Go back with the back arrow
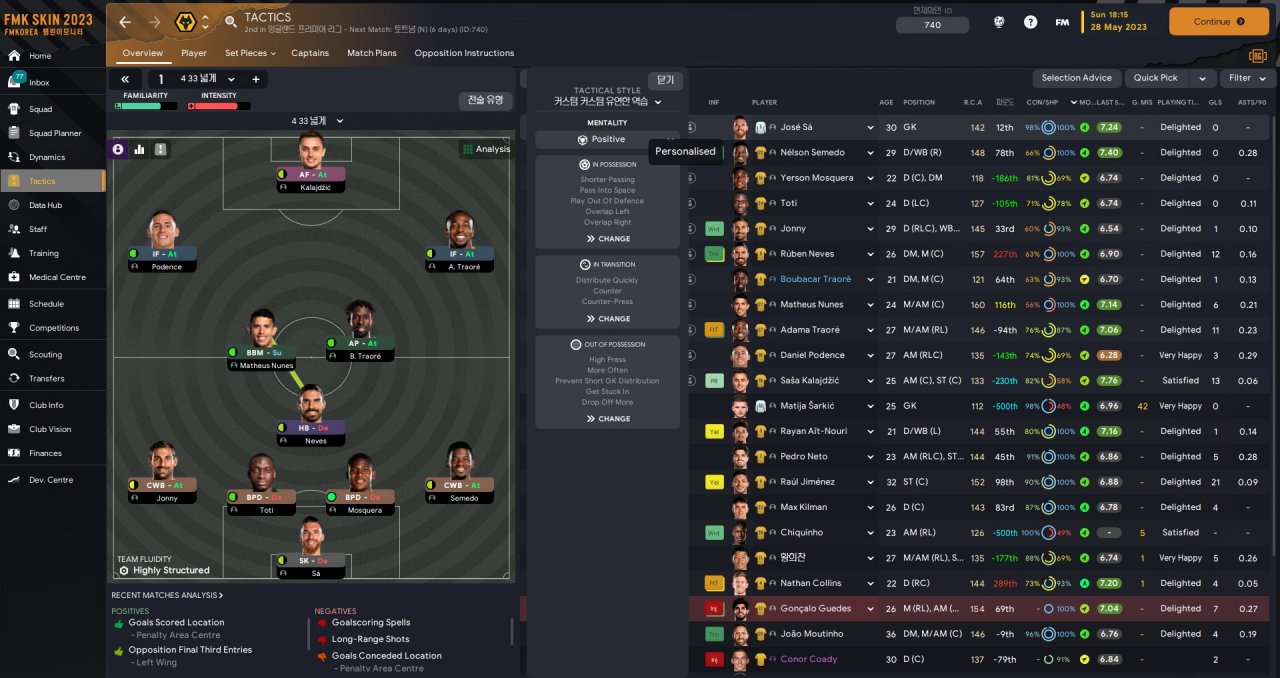Image resolution: width=1280 pixels, height=678 pixels. [125, 21]
